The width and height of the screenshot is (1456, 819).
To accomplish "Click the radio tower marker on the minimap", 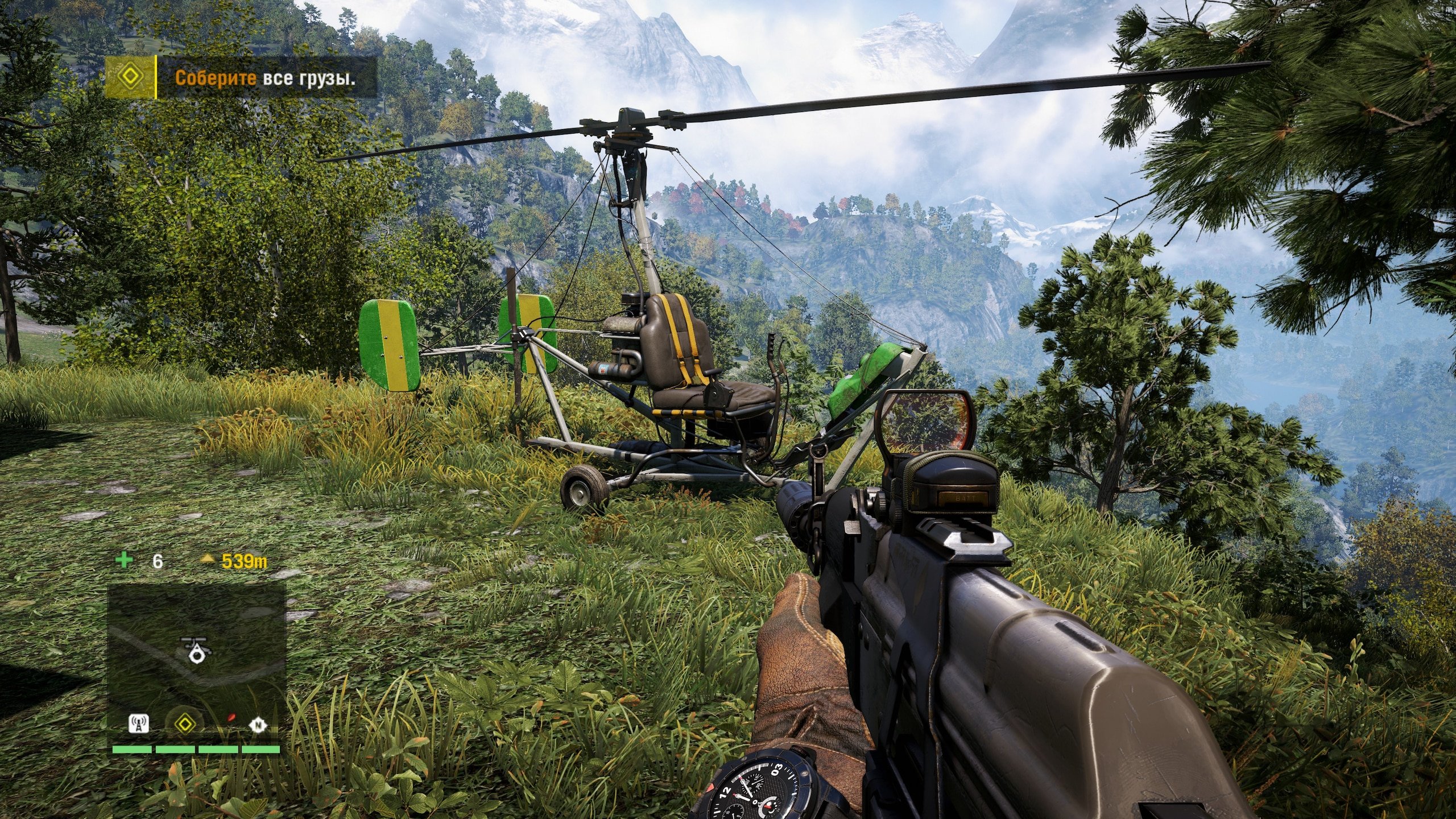I will [139, 725].
